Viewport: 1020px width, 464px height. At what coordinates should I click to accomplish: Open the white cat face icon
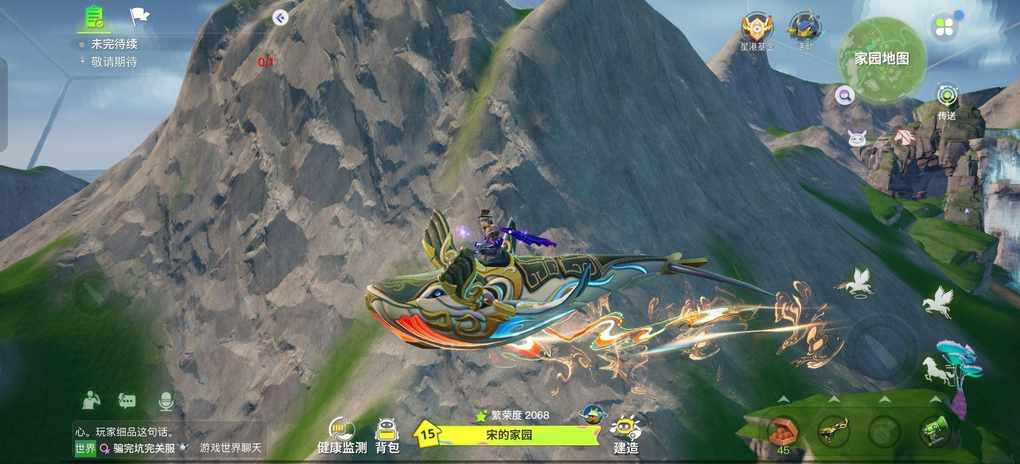(857, 138)
